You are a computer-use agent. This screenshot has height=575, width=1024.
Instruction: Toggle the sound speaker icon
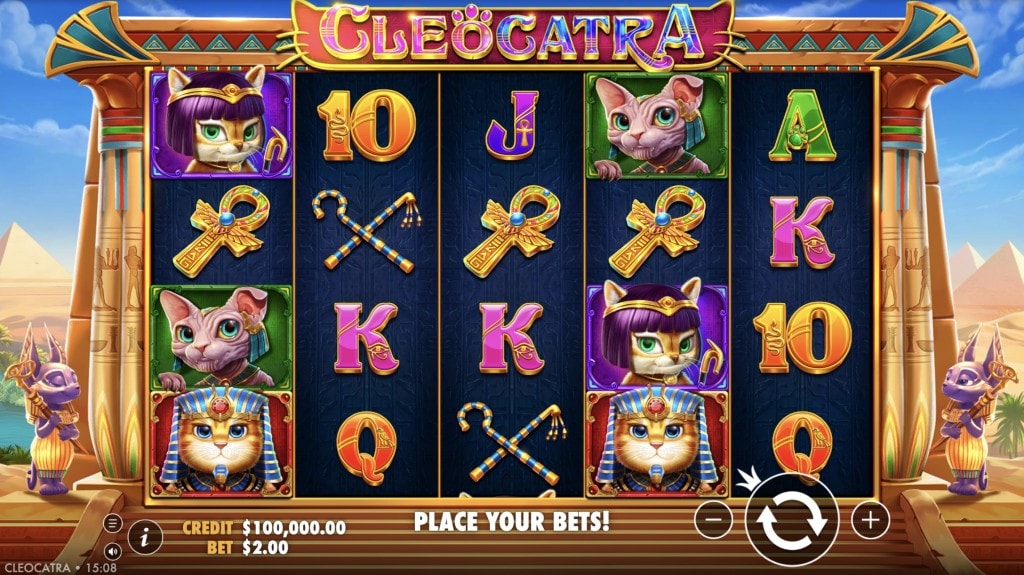coord(112,550)
